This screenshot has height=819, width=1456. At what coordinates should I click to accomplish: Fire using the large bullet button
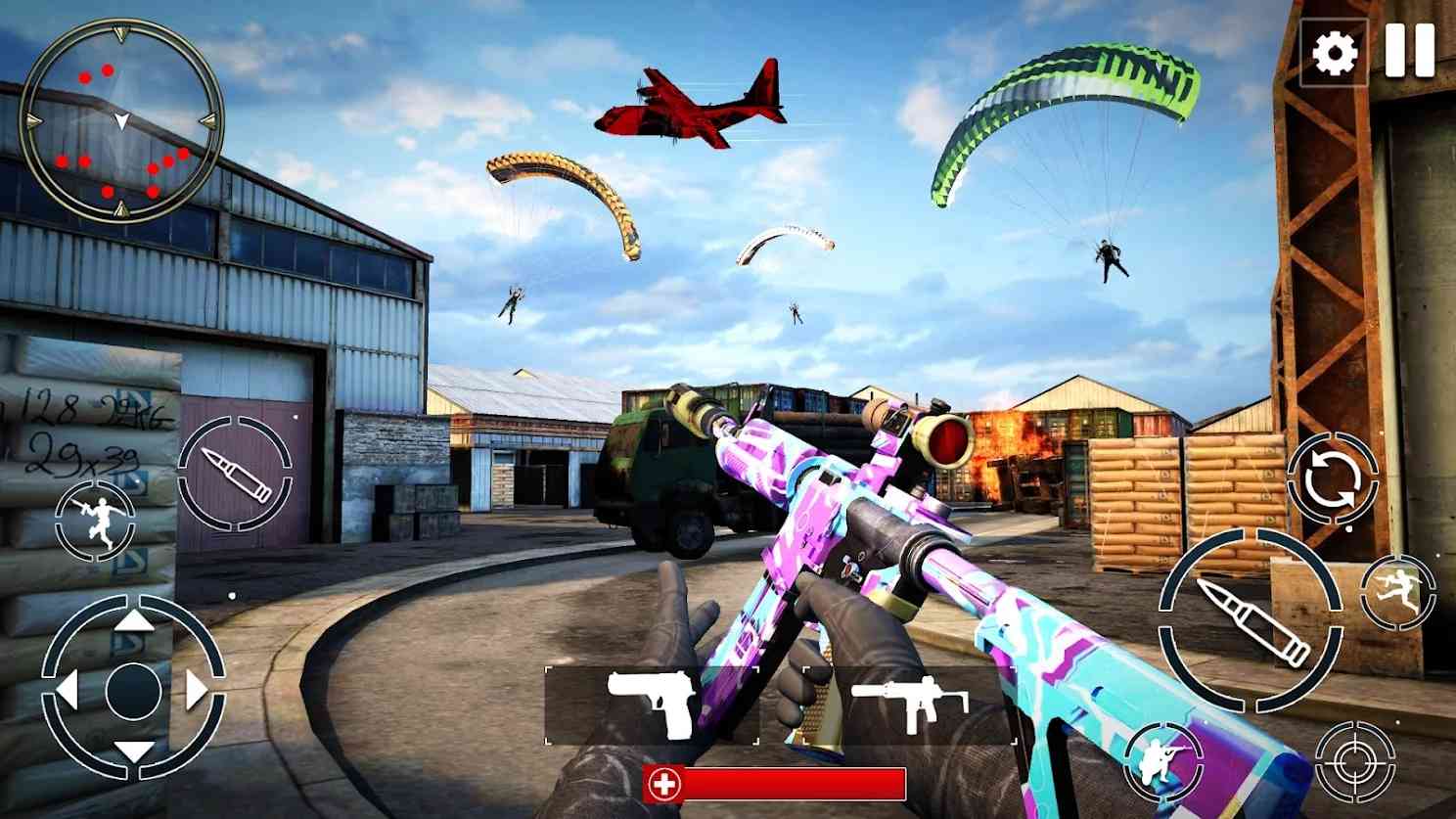[1251, 620]
